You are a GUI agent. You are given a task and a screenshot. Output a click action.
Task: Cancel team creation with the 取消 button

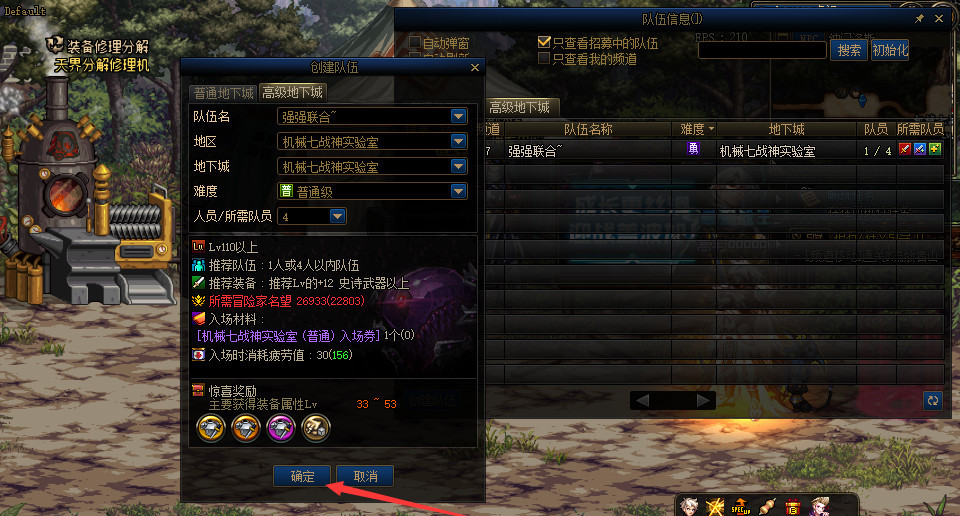[365, 476]
